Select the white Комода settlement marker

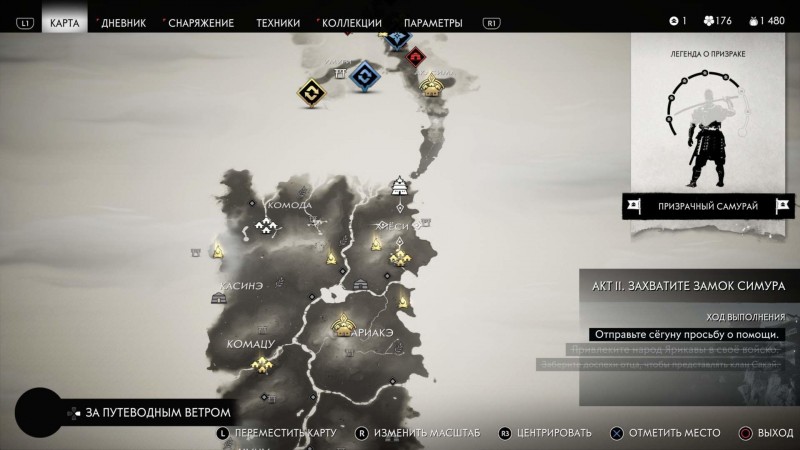coord(267,228)
